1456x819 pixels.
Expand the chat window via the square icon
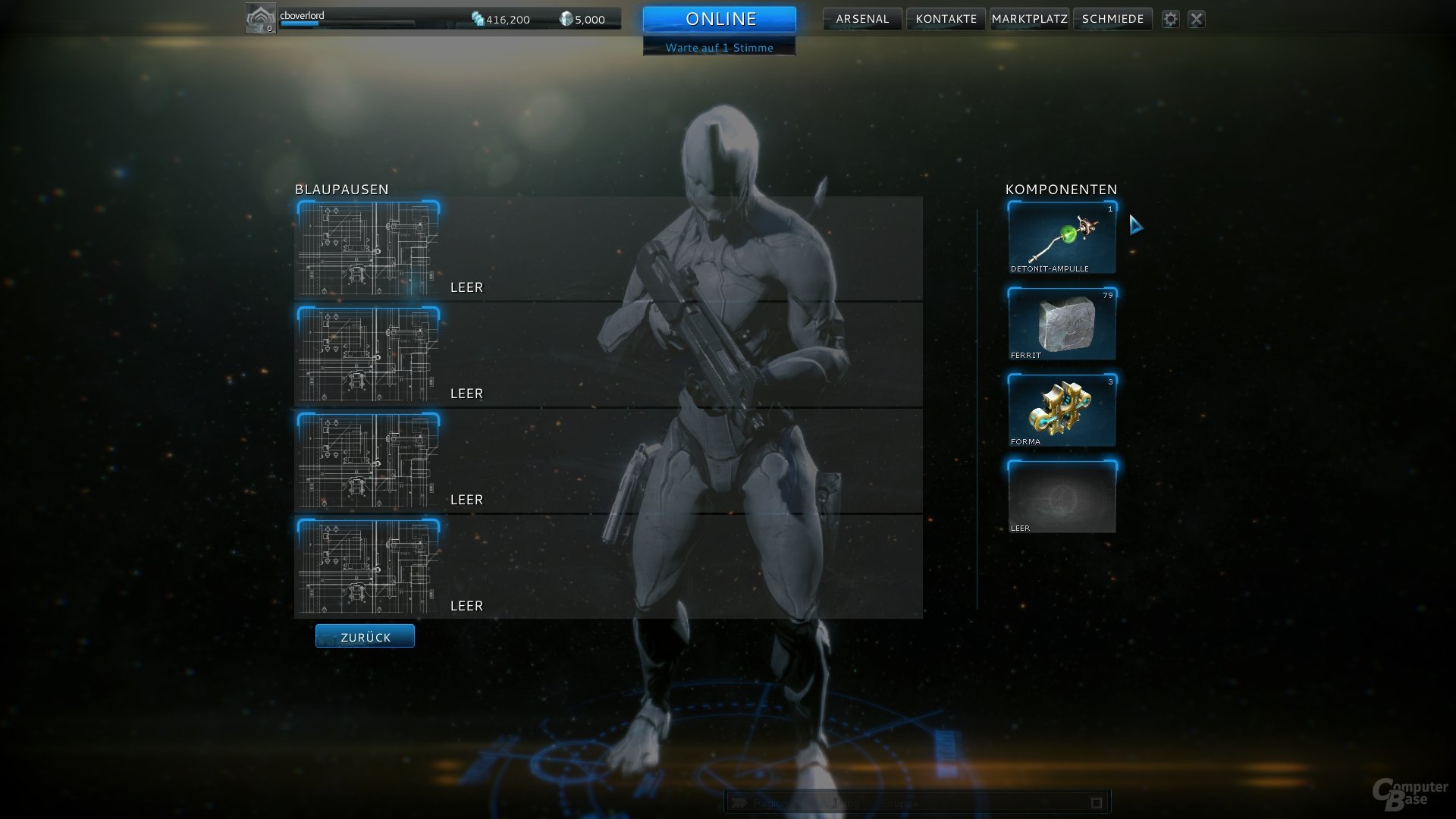[1095, 802]
